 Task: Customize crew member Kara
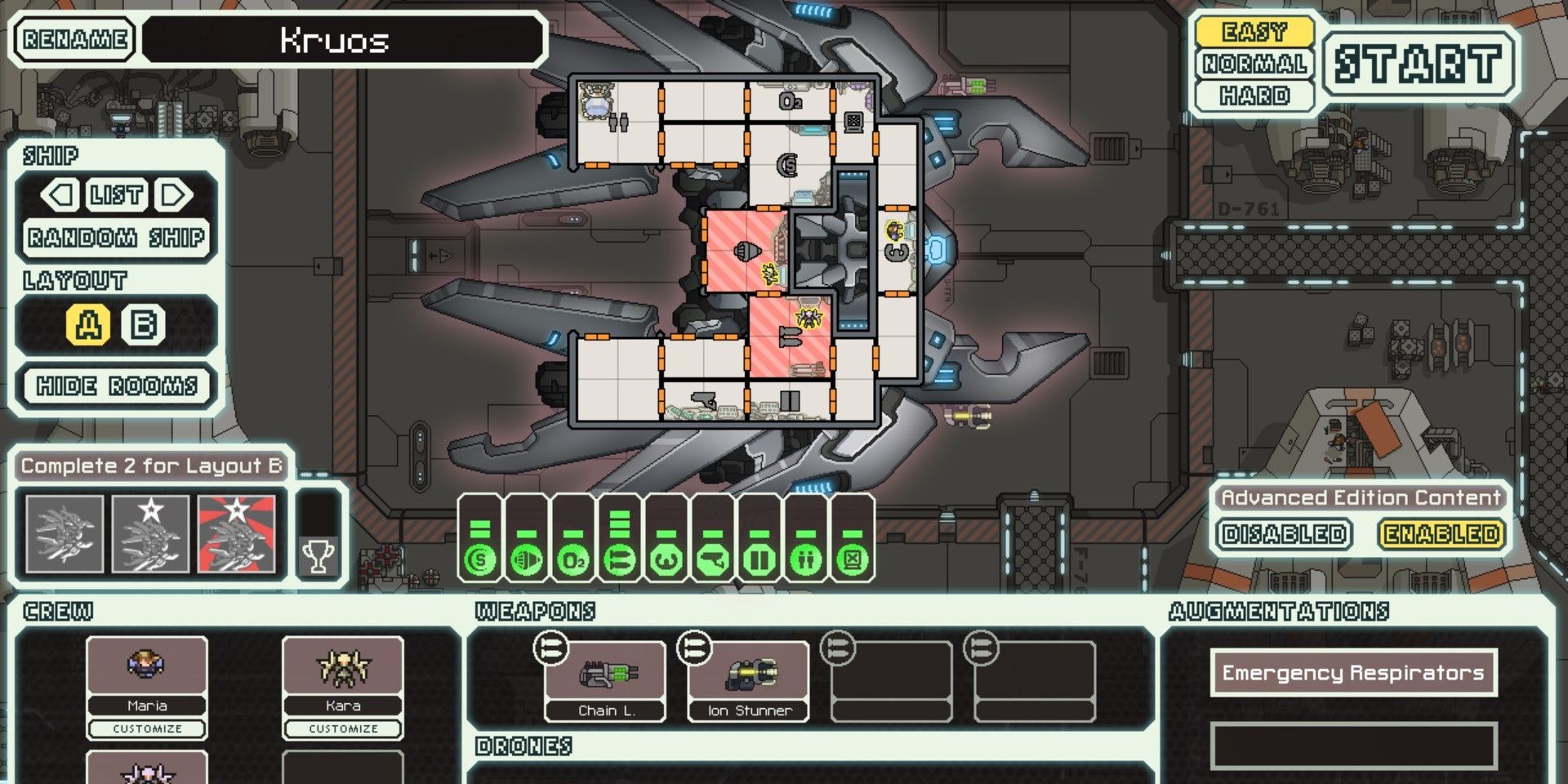click(x=343, y=728)
